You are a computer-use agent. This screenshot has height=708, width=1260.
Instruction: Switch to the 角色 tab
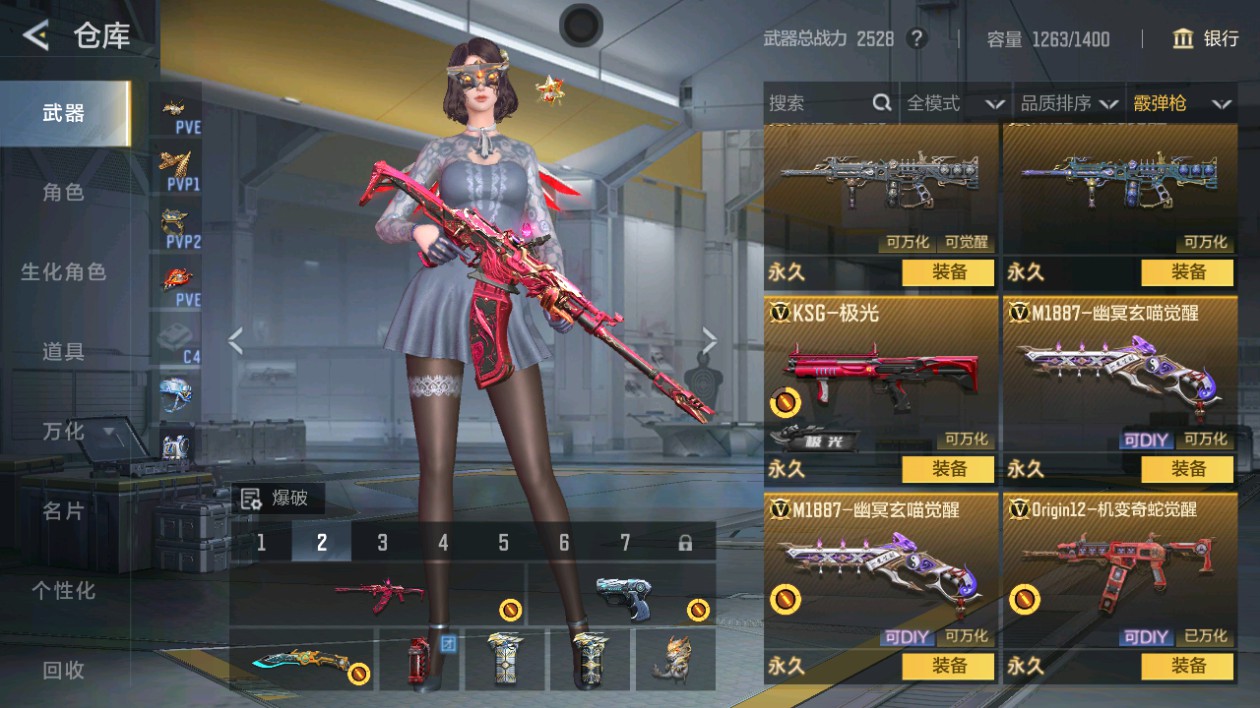coord(63,192)
